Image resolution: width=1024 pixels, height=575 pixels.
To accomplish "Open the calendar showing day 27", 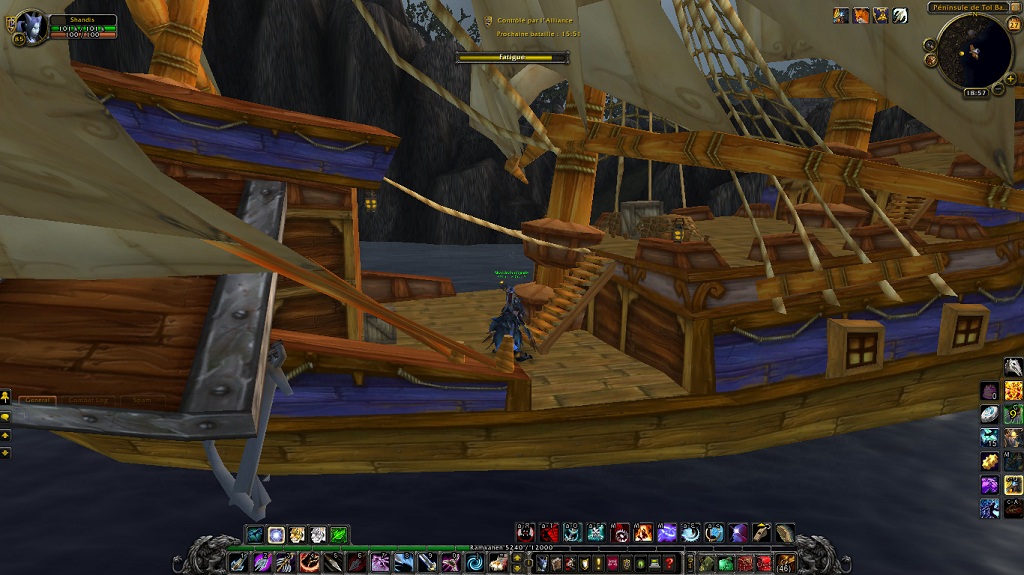I will click(x=1013, y=24).
